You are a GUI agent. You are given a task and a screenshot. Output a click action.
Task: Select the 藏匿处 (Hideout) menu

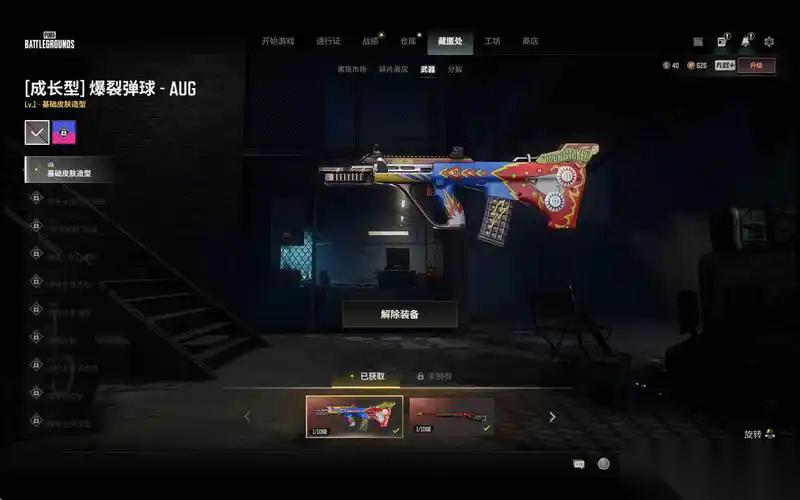tap(450, 41)
